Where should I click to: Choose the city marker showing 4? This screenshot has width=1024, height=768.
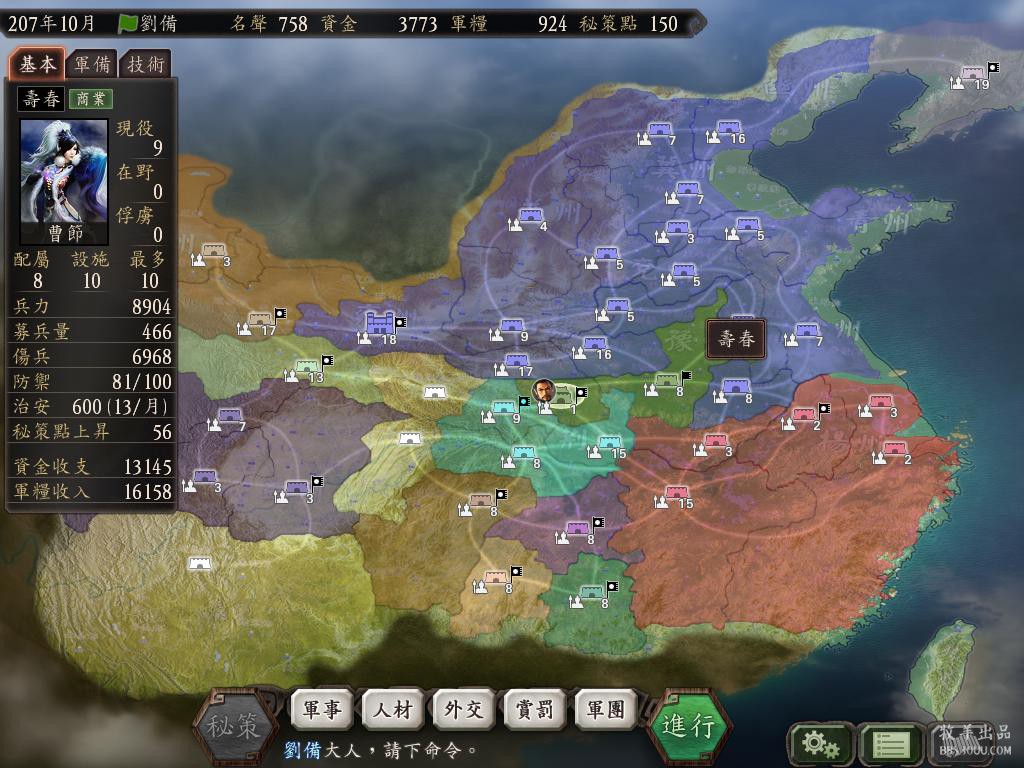click(531, 217)
